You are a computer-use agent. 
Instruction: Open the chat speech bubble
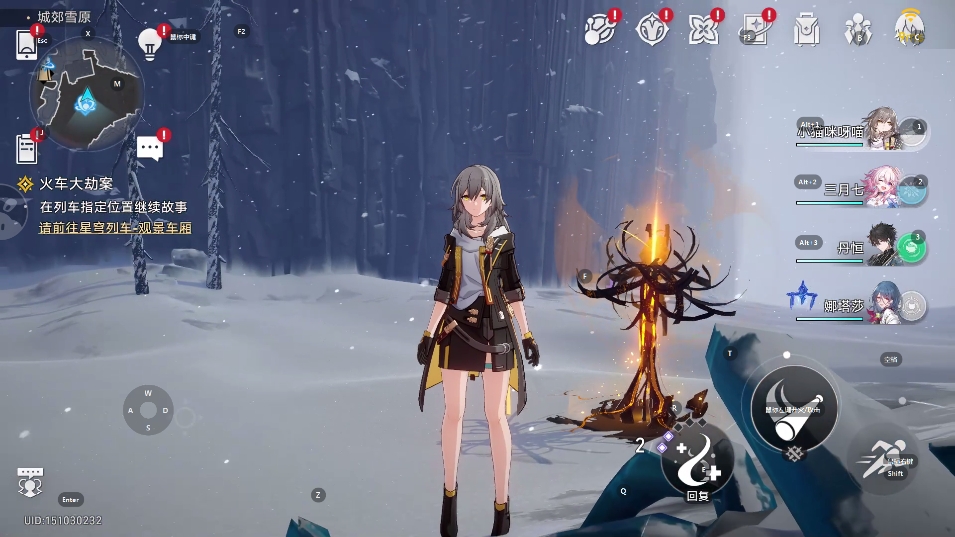(150, 149)
